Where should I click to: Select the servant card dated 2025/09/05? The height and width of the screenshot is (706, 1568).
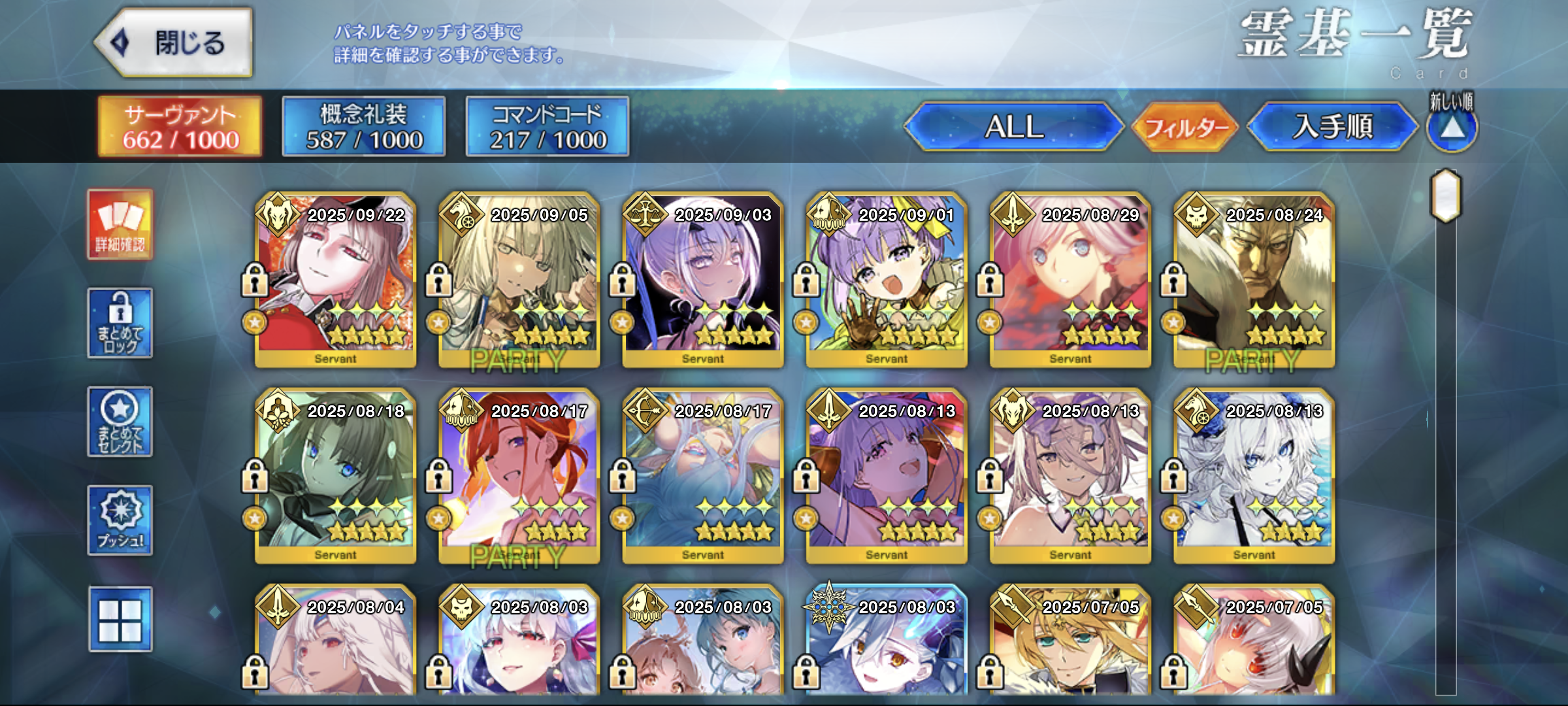(519, 280)
